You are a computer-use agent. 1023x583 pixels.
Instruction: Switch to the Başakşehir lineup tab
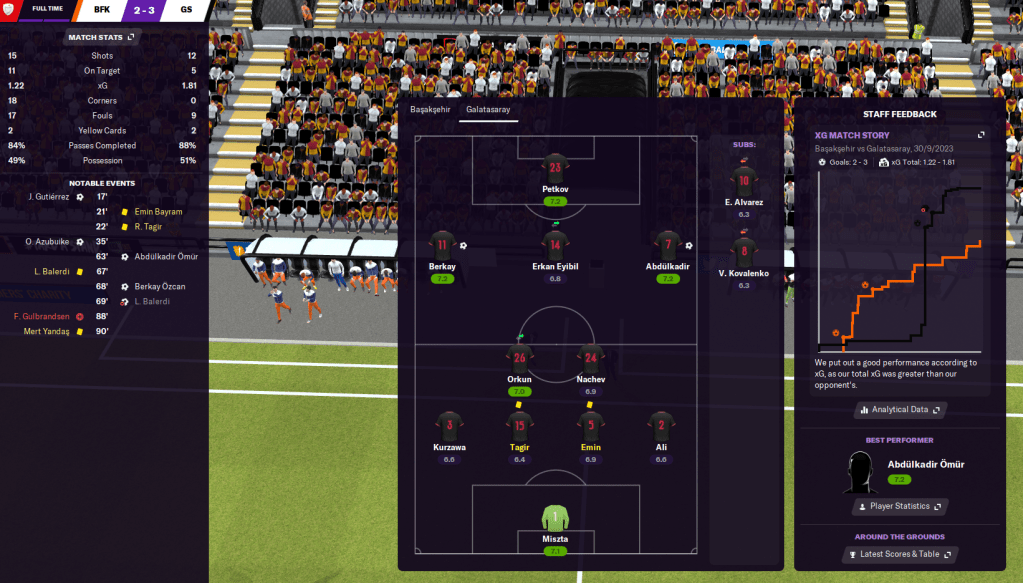coord(430,109)
